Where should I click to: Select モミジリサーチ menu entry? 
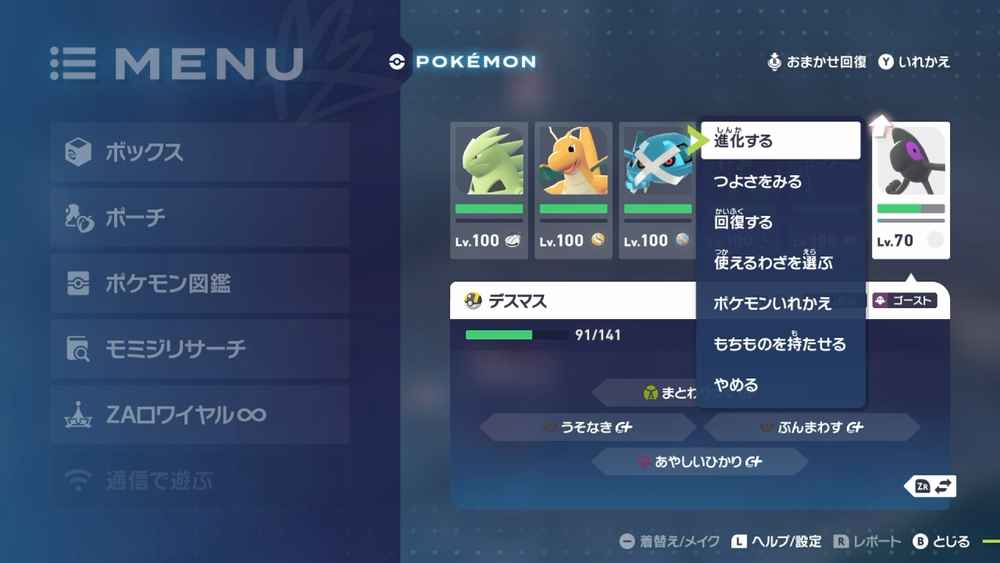(x=200, y=349)
